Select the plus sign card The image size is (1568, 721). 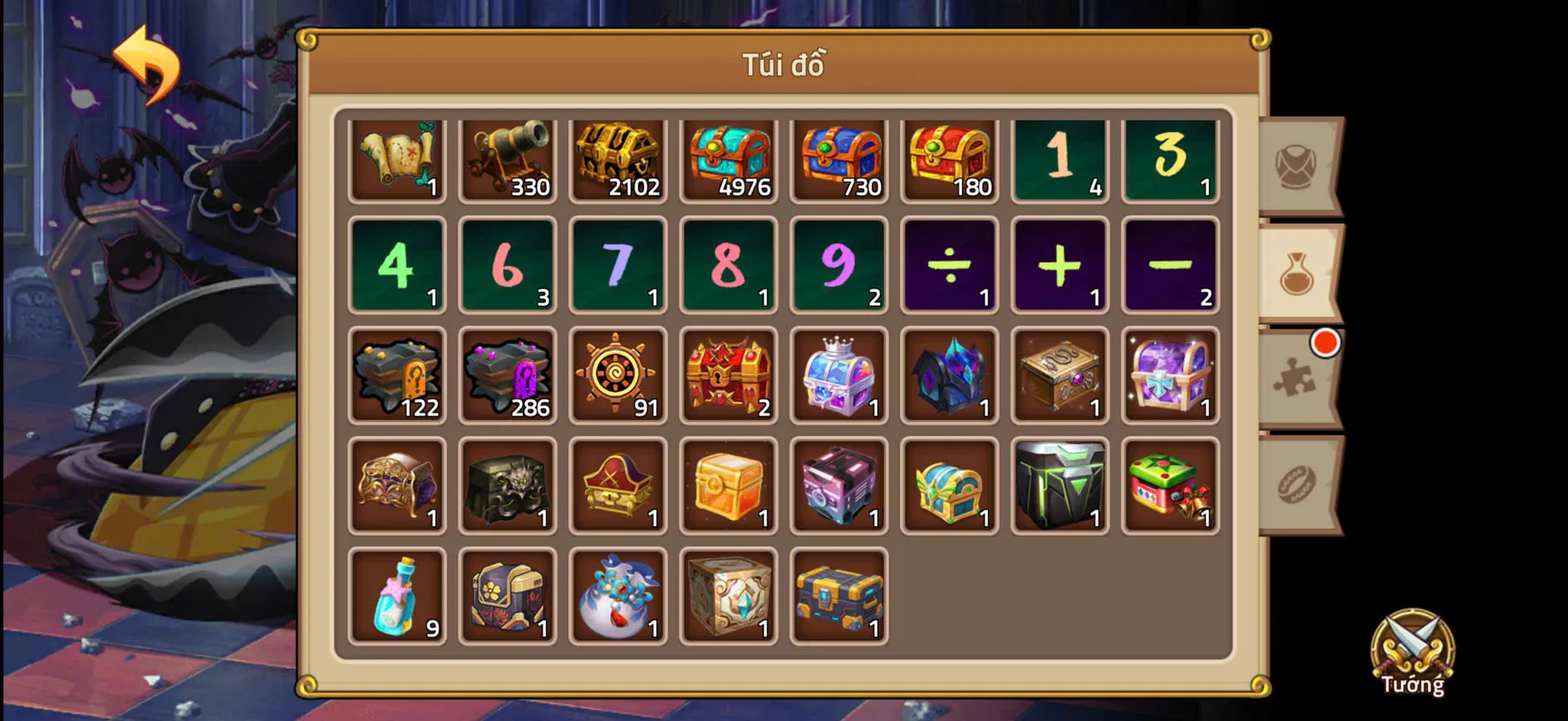click(x=1059, y=266)
